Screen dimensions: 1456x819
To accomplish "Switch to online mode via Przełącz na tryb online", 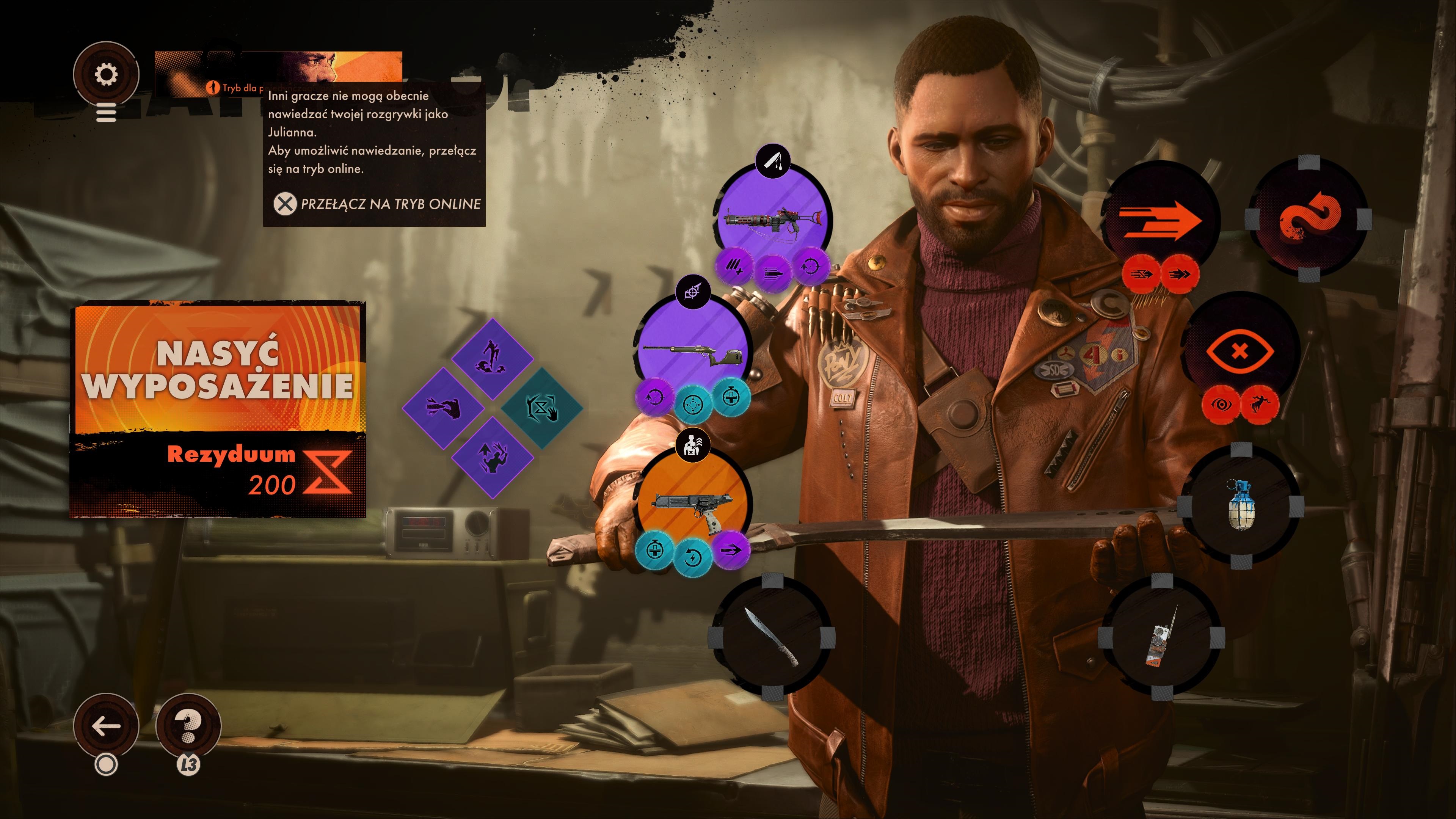I will (377, 204).
